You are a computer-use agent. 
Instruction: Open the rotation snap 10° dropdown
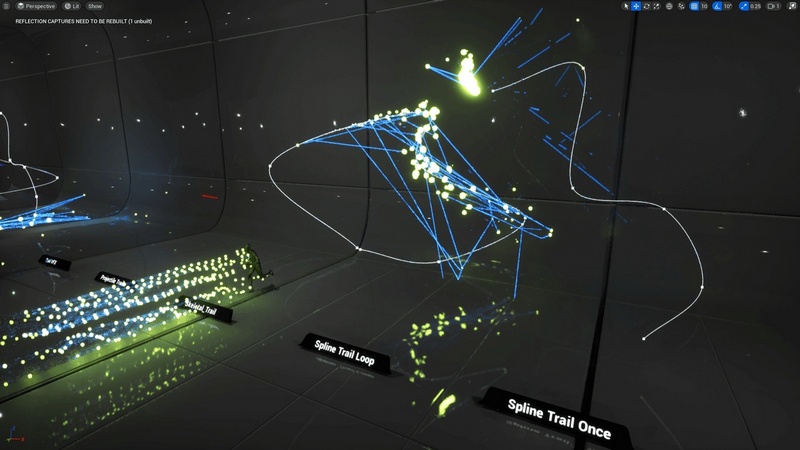[728, 6]
